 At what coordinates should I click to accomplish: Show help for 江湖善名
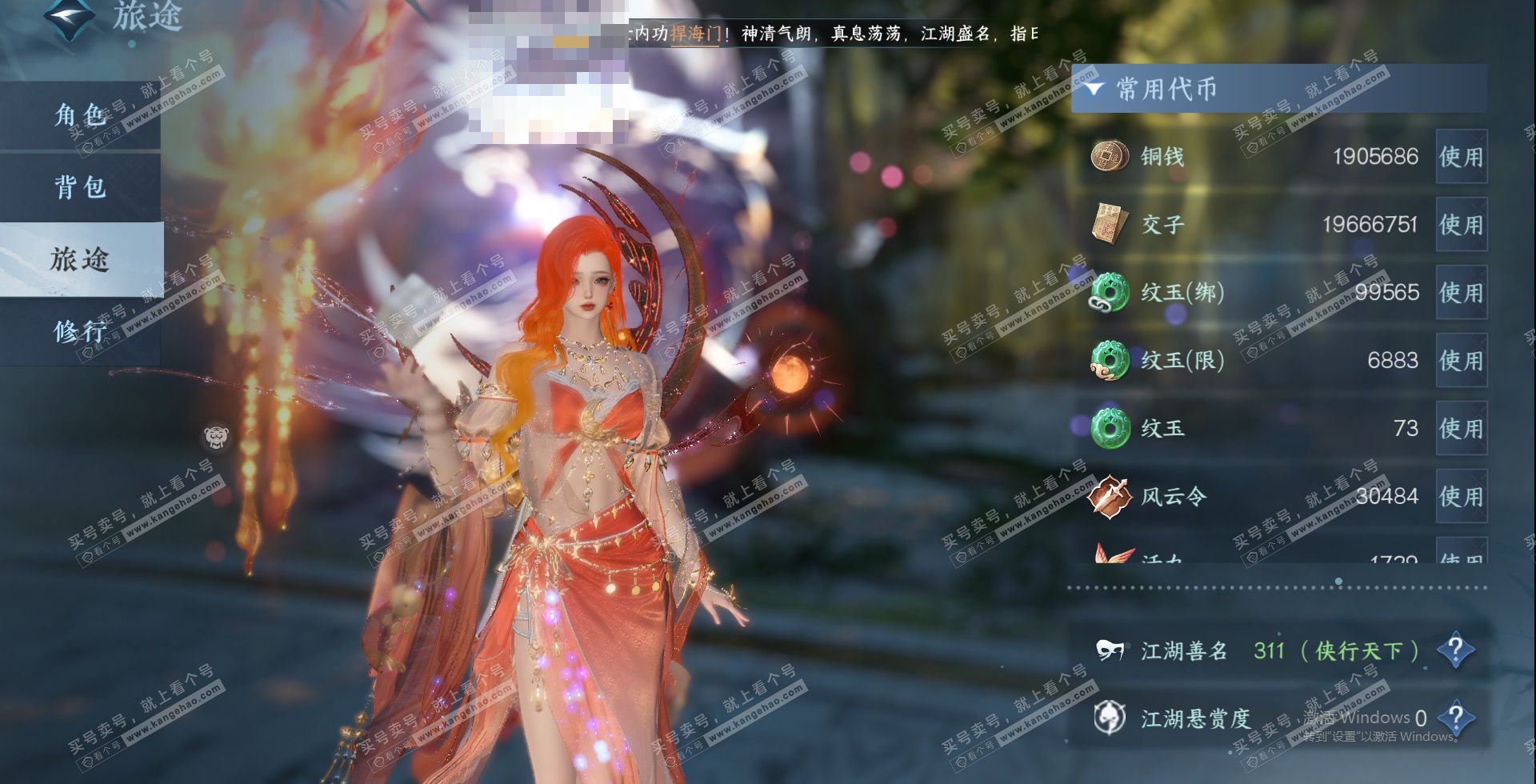1455,650
